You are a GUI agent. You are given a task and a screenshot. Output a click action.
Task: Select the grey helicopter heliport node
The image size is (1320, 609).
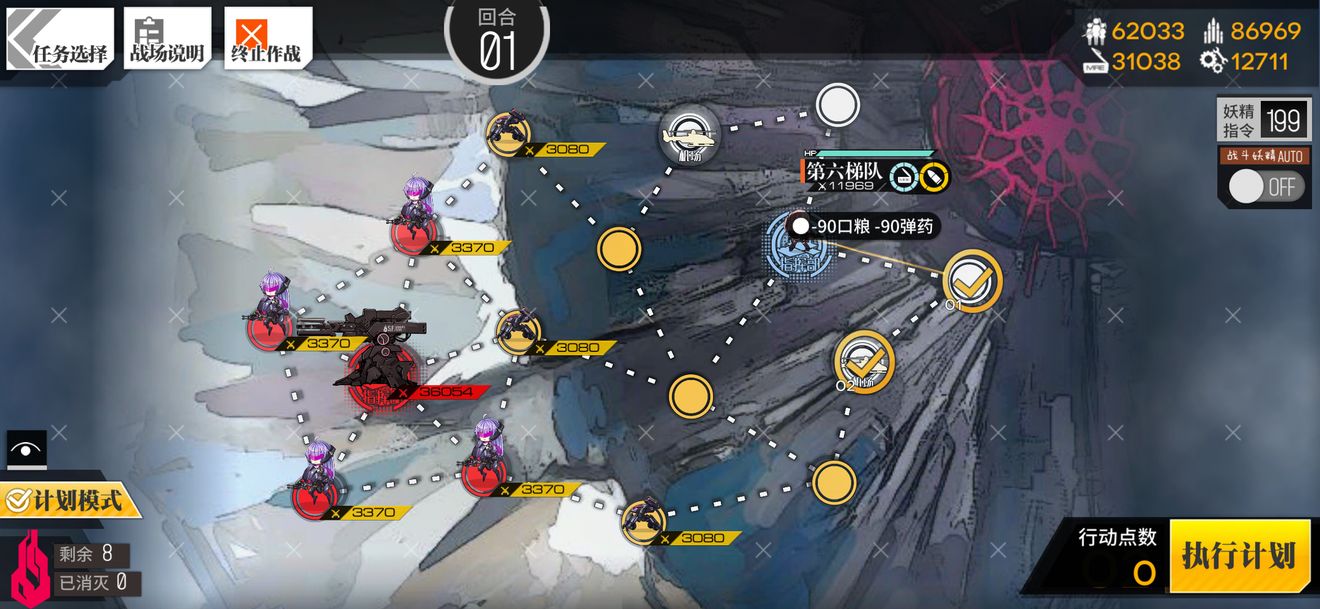[690, 133]
